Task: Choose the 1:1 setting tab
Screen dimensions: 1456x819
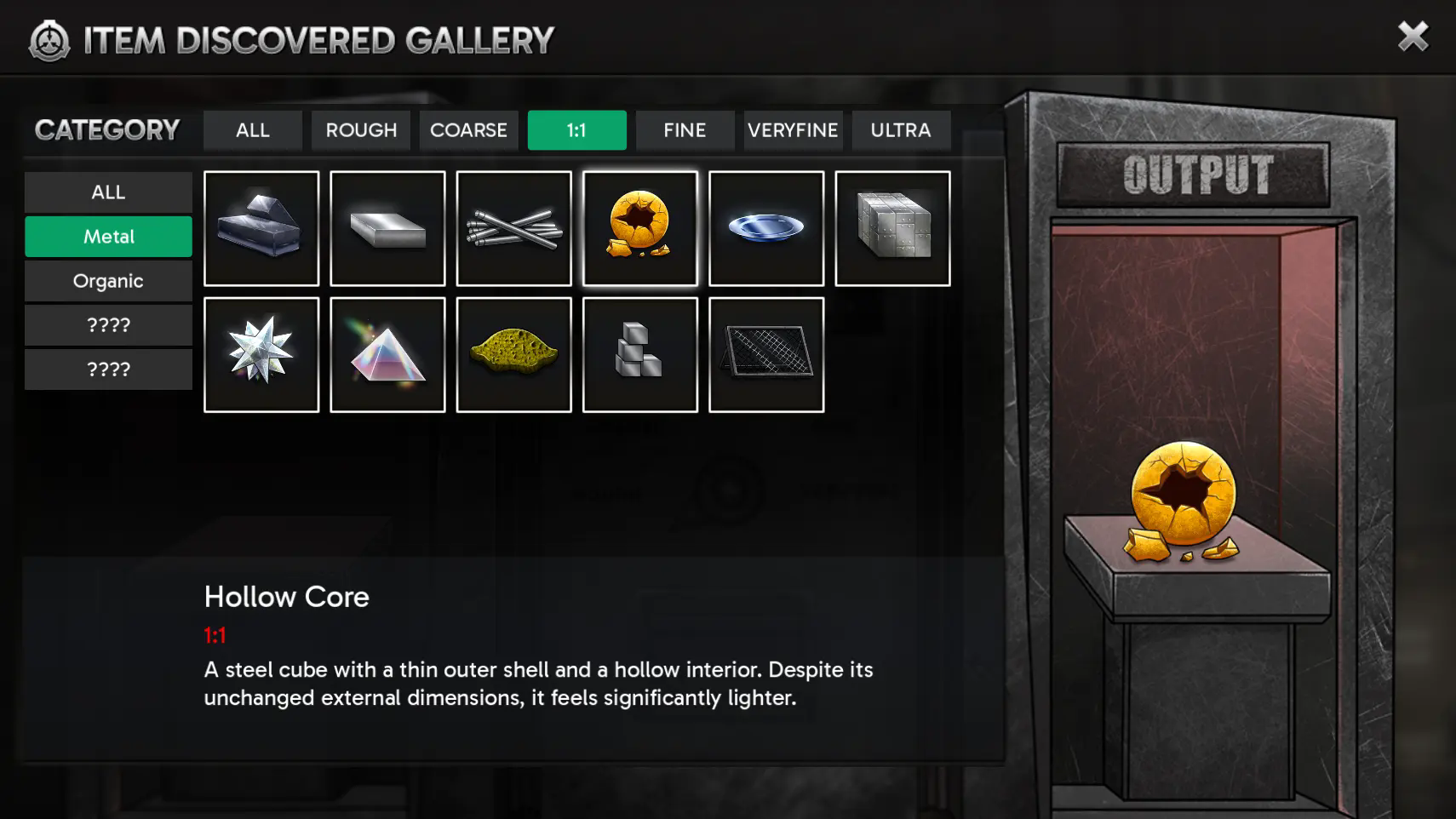Action: pyautogui.click(x=576, y=130)
